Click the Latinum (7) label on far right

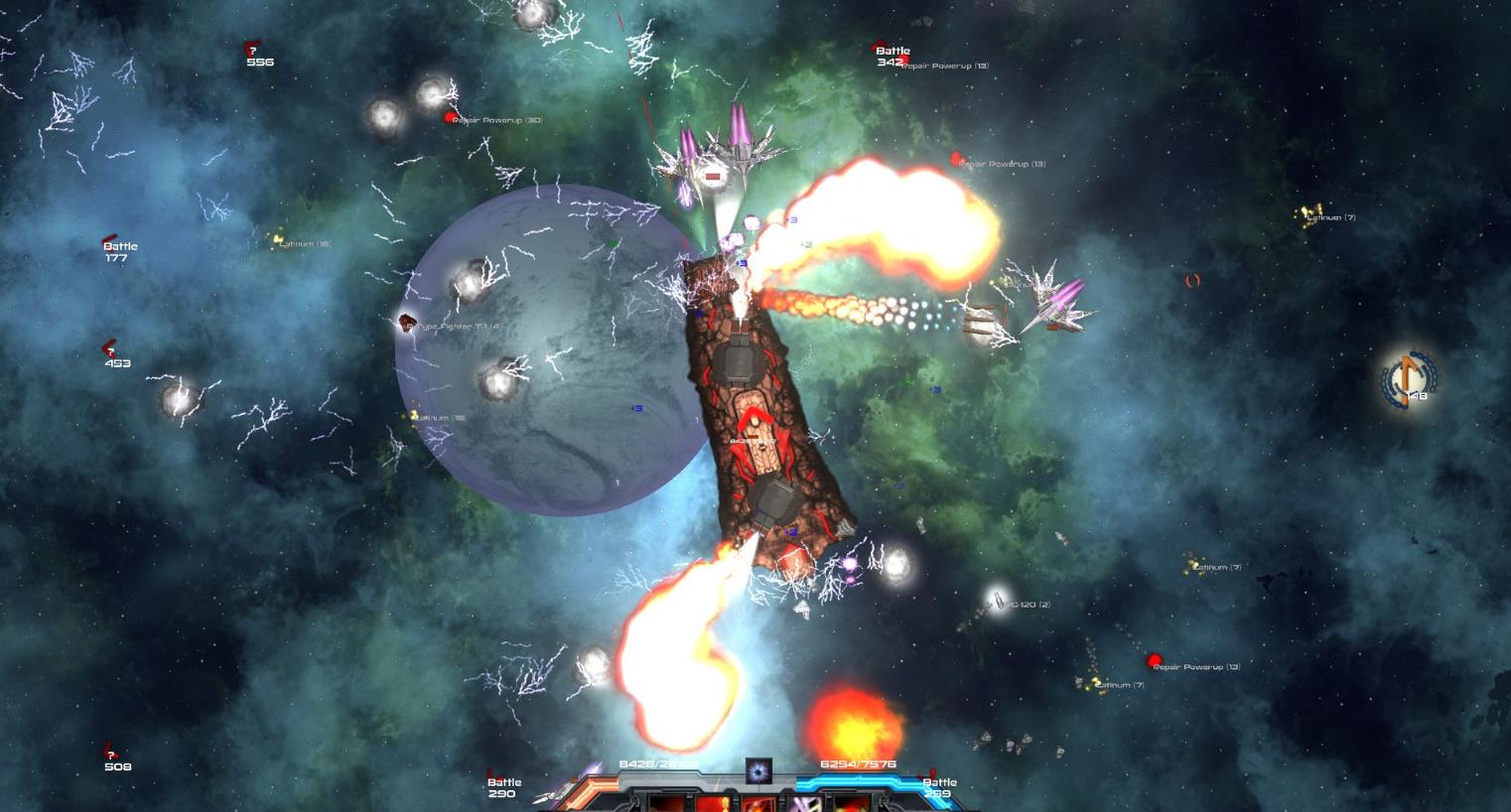point(1329,217)
